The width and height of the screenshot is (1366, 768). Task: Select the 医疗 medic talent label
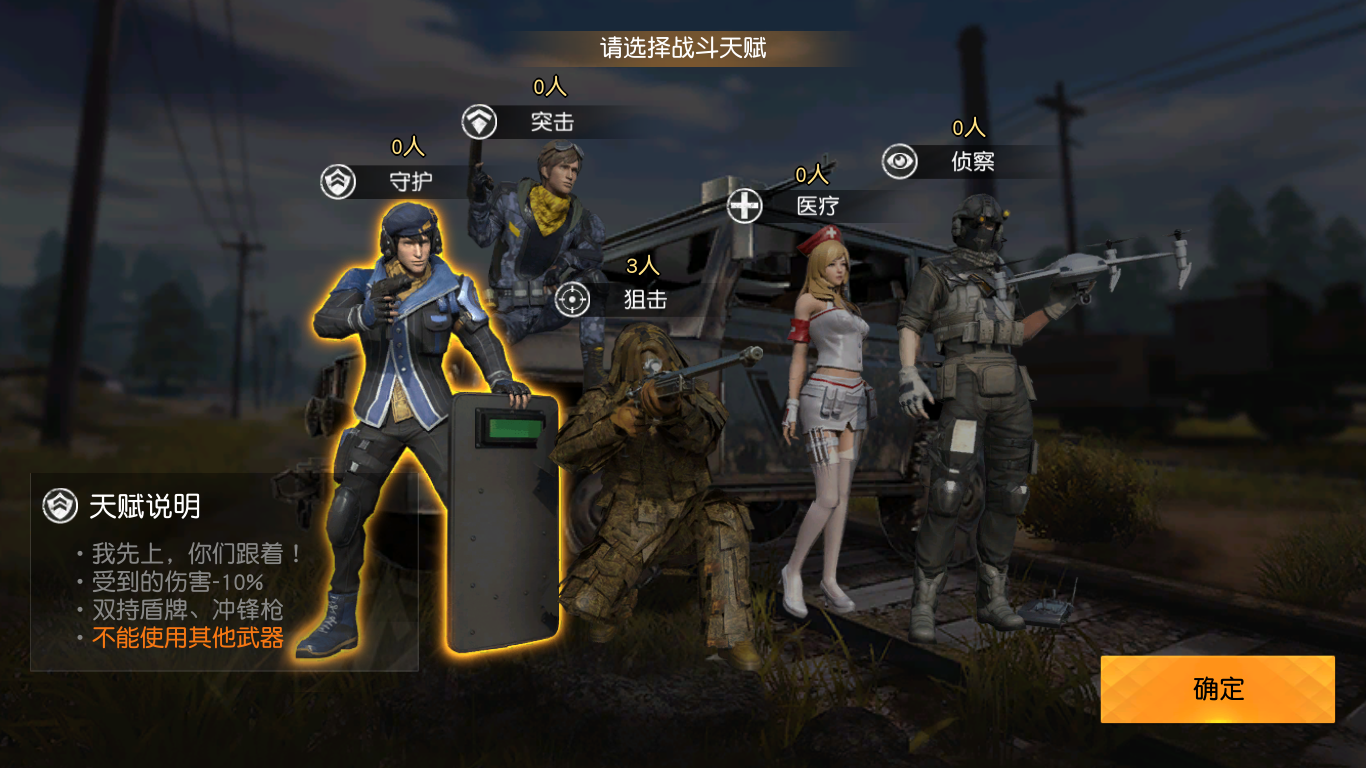tap(816, 206)
